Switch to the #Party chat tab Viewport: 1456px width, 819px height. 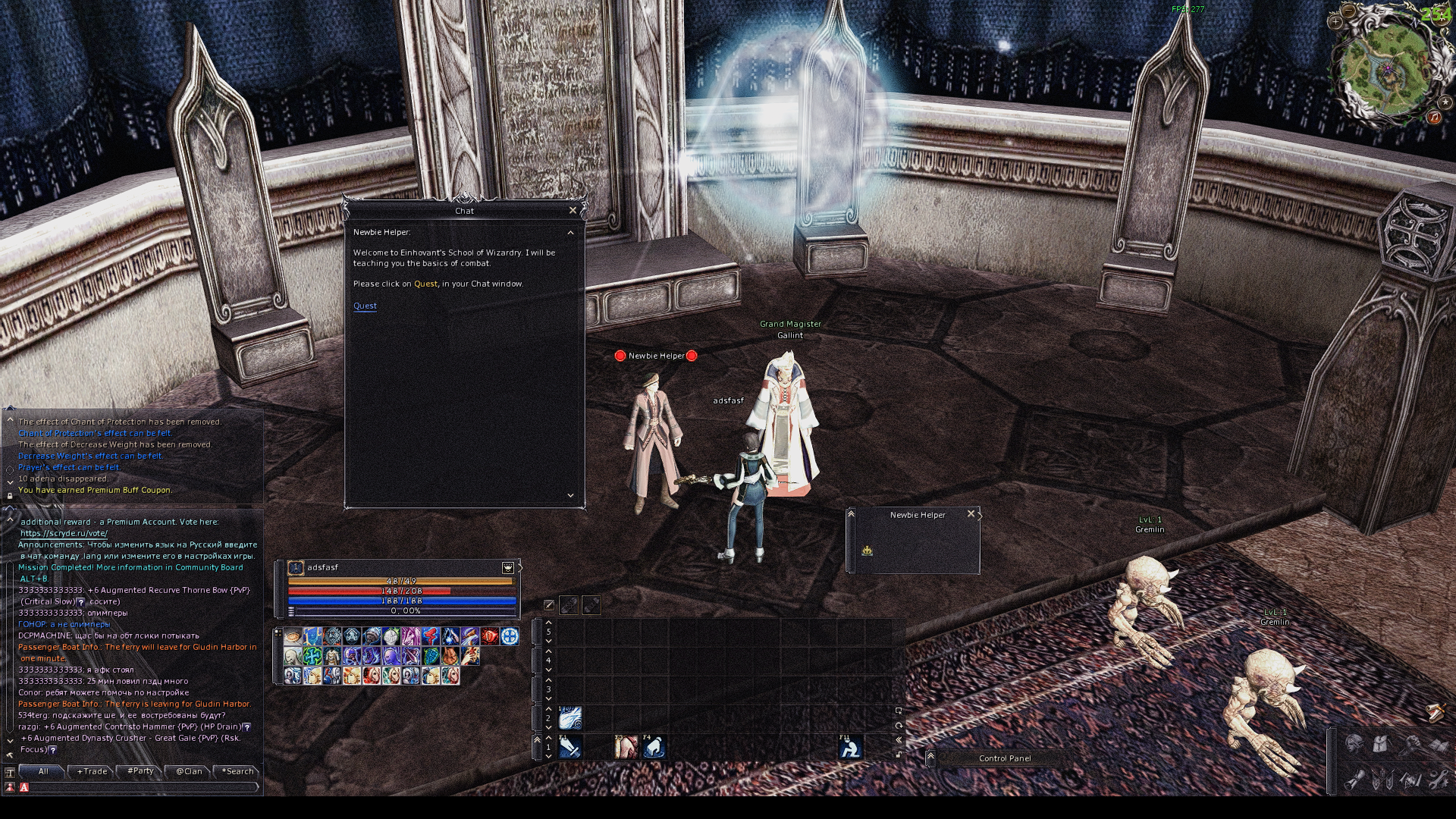(x=141, y=771)
